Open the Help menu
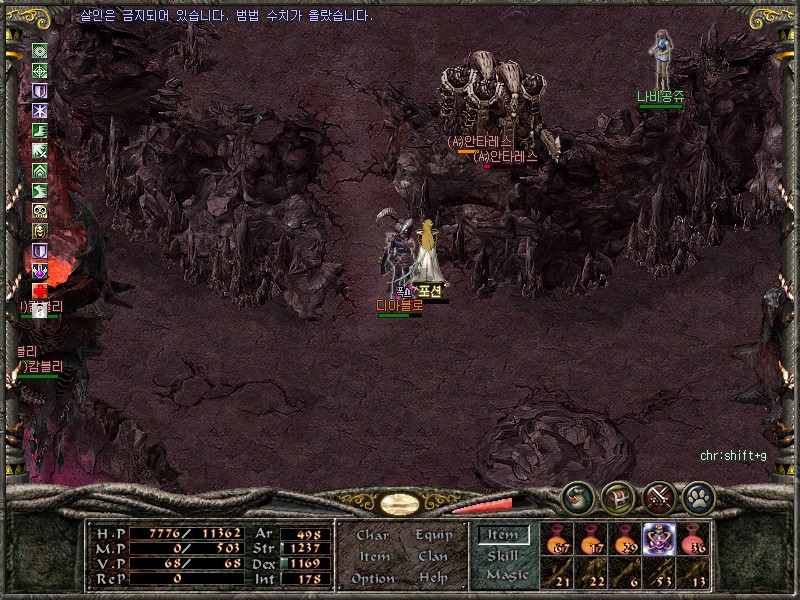Screen dimensions: 800x600 click(x=433, y=578)
